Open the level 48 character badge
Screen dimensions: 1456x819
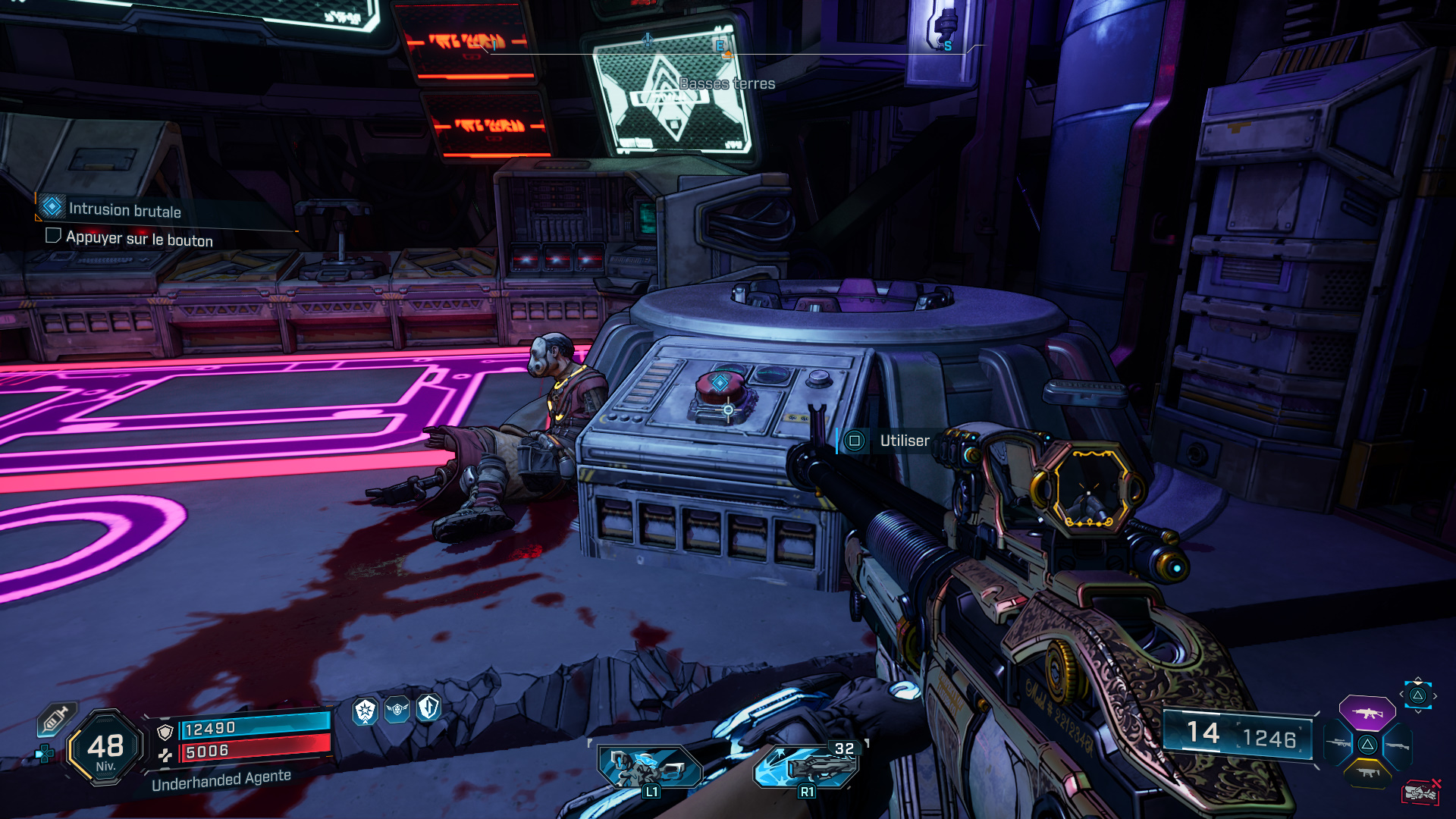[105, 748]
